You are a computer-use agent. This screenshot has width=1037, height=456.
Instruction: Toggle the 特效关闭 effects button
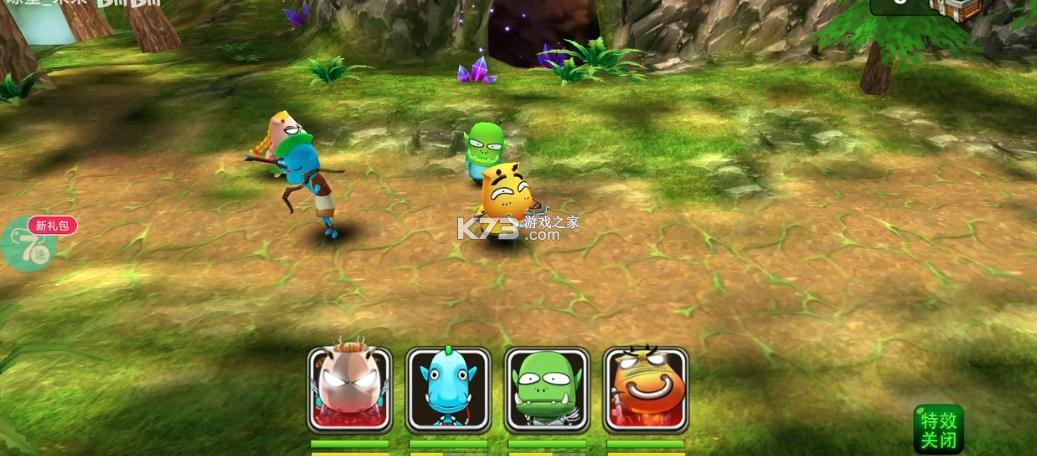click(938, 429)
